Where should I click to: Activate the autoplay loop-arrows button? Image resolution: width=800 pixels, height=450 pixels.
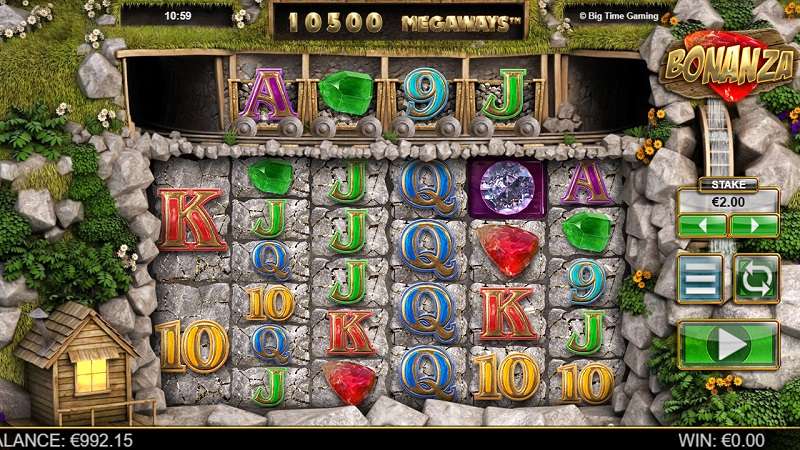(x=756, y=278)
